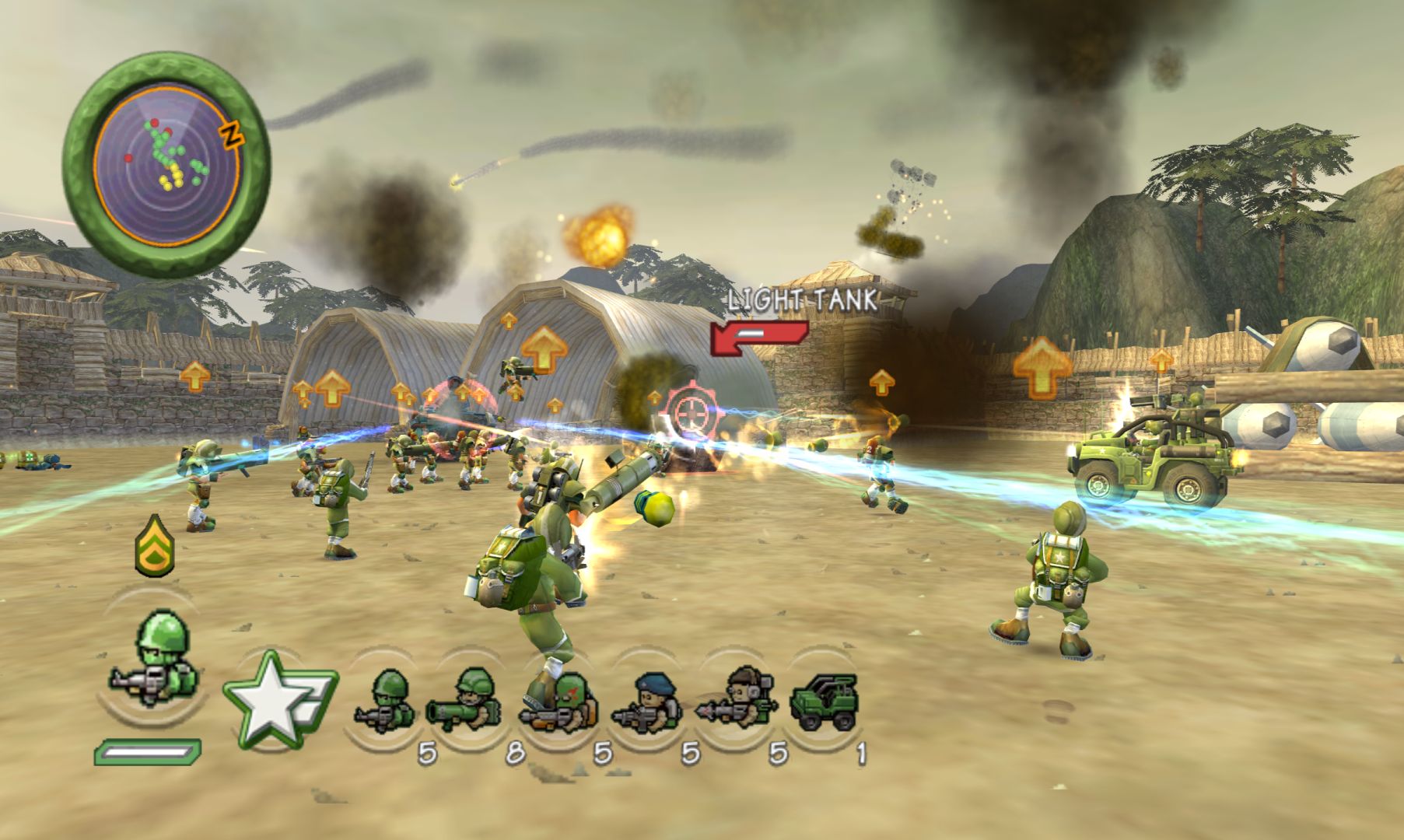This screenshot has height=840, width=1404.
Task: Choose the green jeep vehicle icon
Action: click(825, 702)
